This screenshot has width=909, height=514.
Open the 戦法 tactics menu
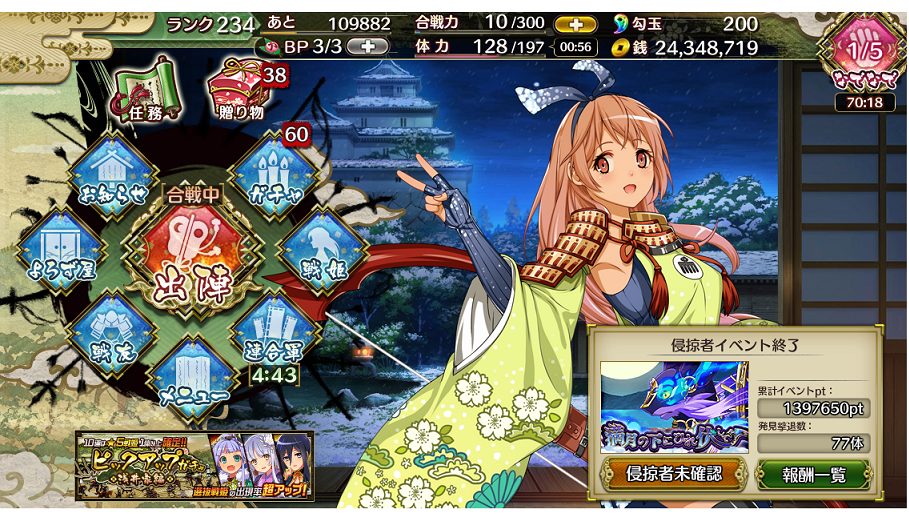pyautogui.click(x=107, y=336)
